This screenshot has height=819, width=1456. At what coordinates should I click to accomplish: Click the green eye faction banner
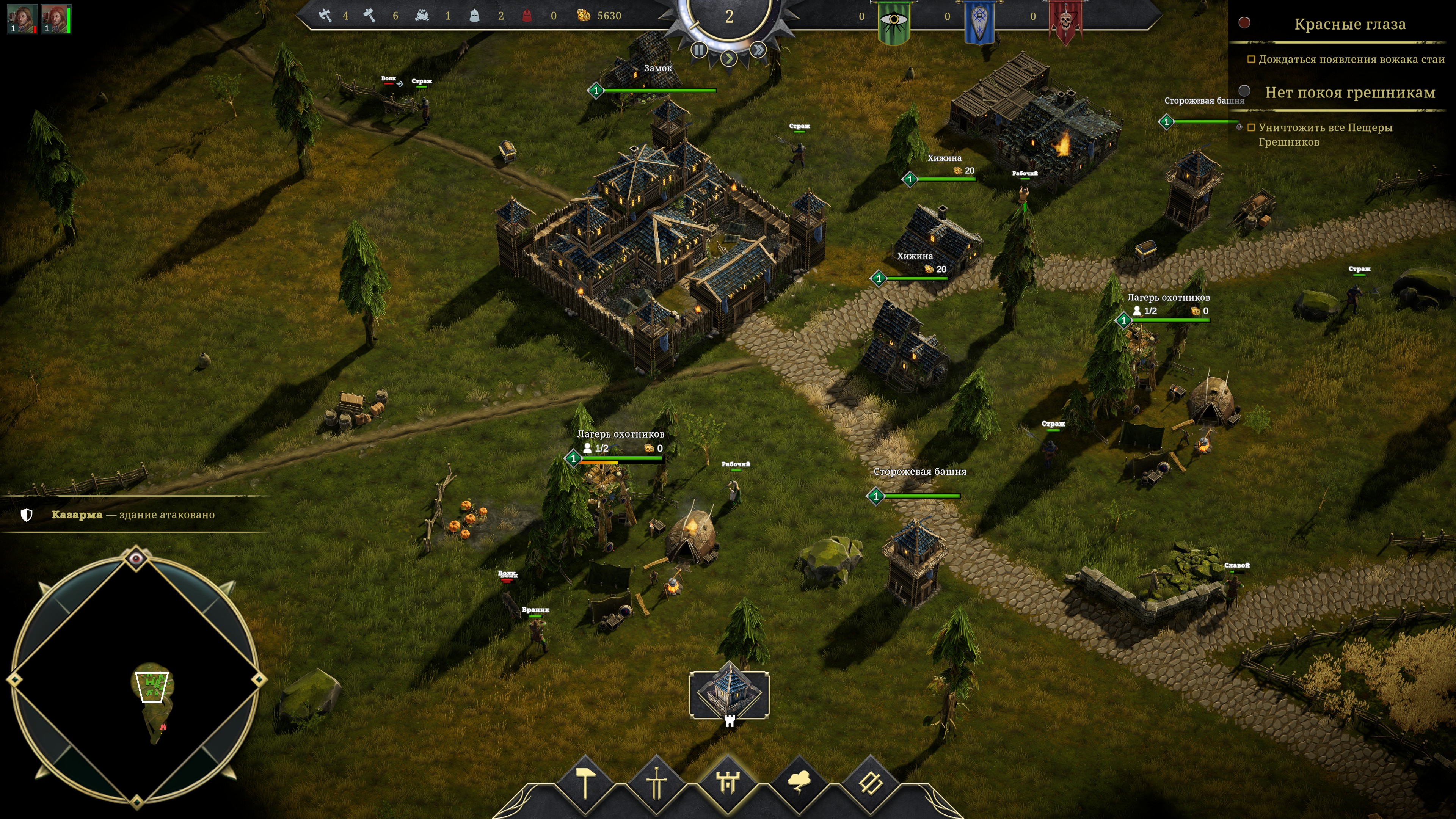pyautogui.click(x=894, y=23)
